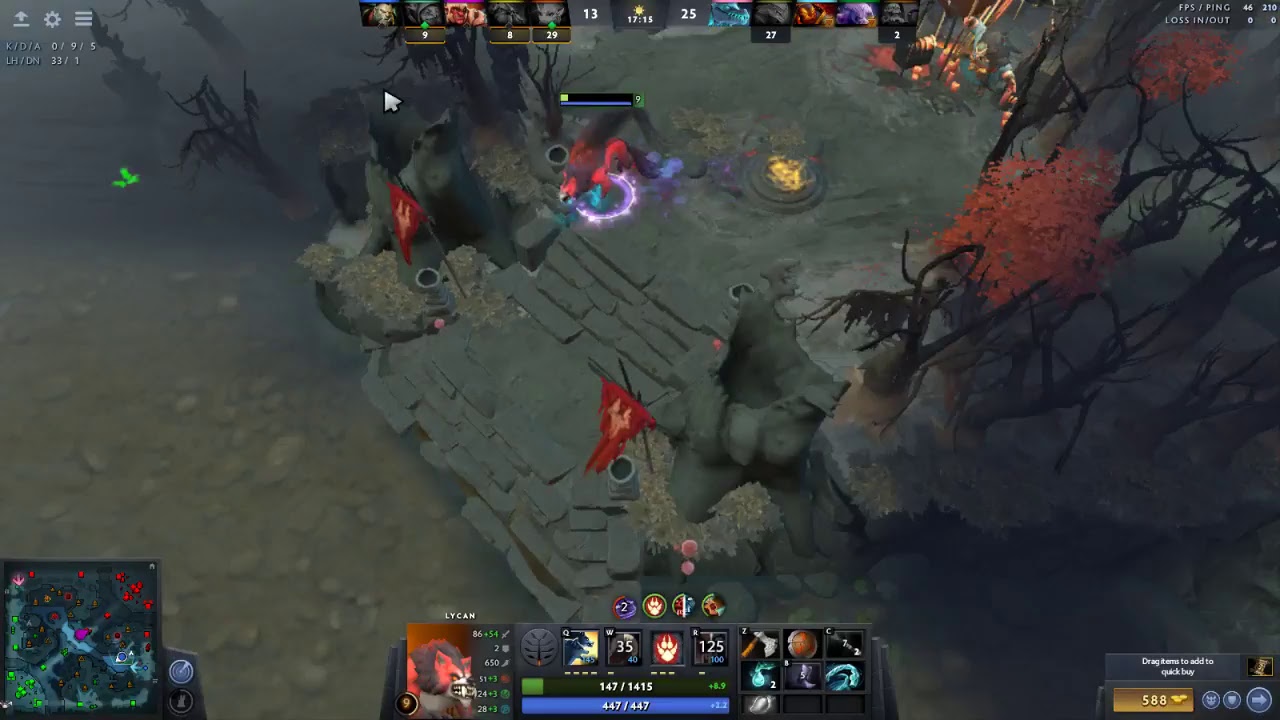Select the blue Winter Wyvern portrait in top bar
1280x720 pixels.
point(730,14)
